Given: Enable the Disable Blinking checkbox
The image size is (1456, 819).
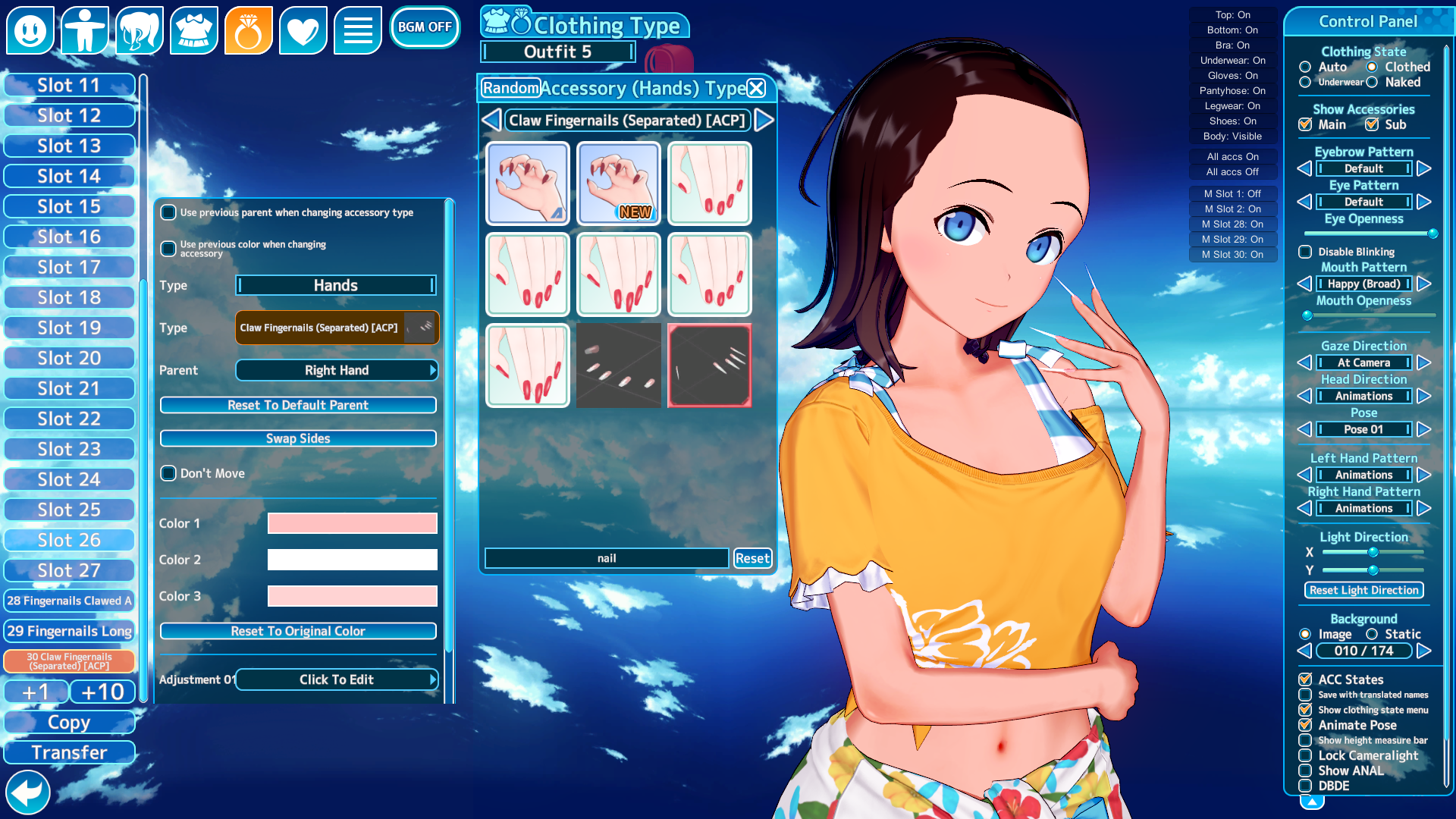Looking at the screenshot, I should tap(1306, 252).
